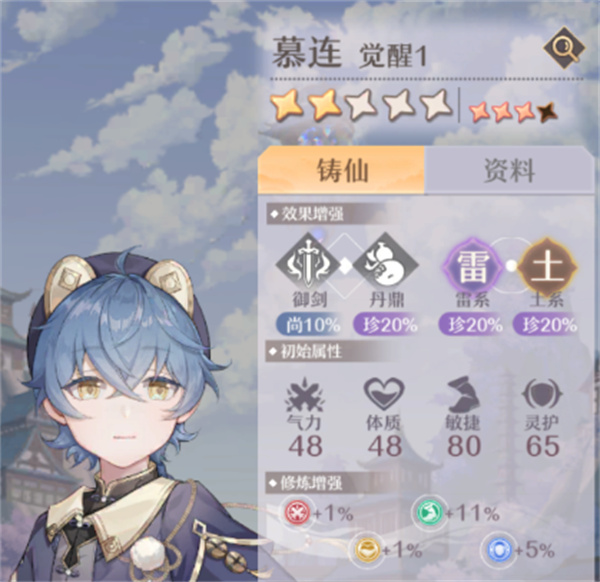Open the 资料 tab

pyautogui.click(x=508, y=170)
